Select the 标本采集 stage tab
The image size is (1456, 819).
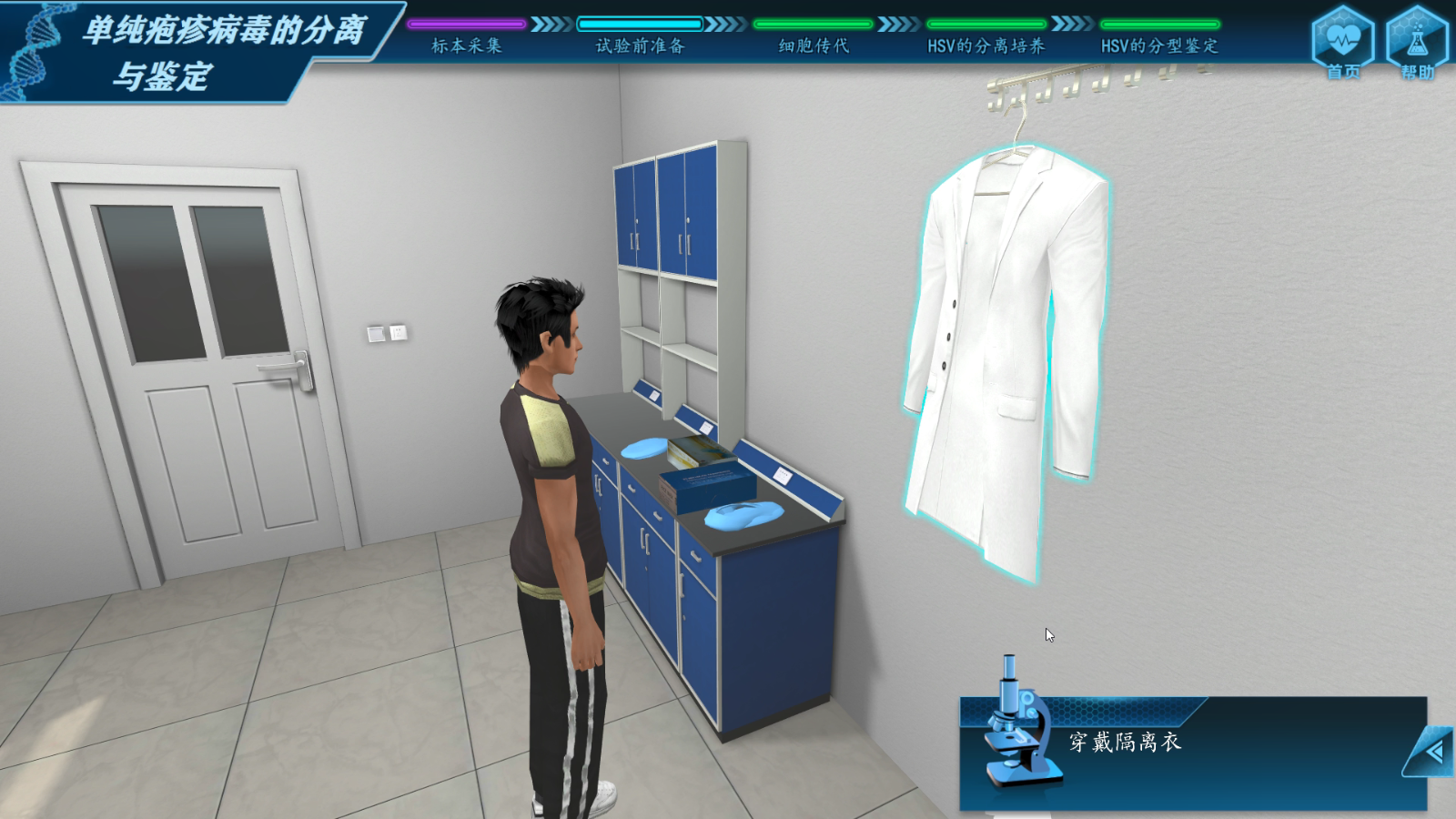(466, 45)
